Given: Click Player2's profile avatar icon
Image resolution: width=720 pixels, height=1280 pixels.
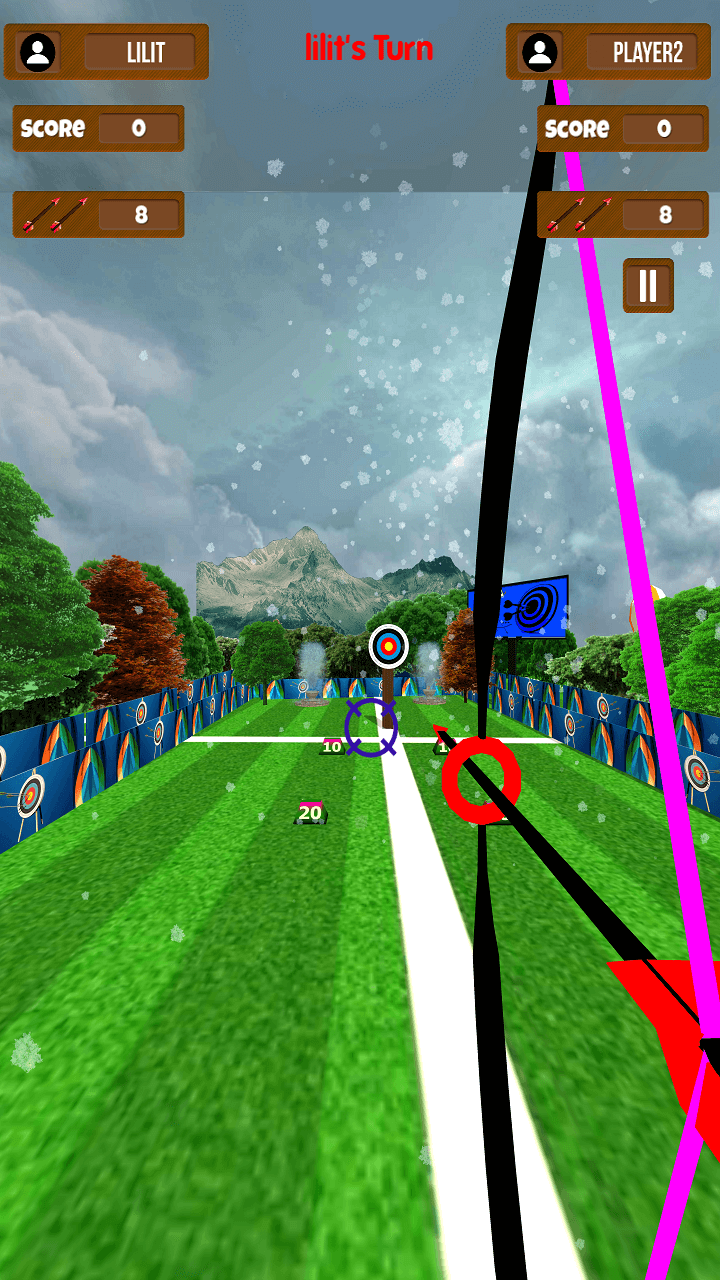Looking at the screenshot, I should point(540,52).
